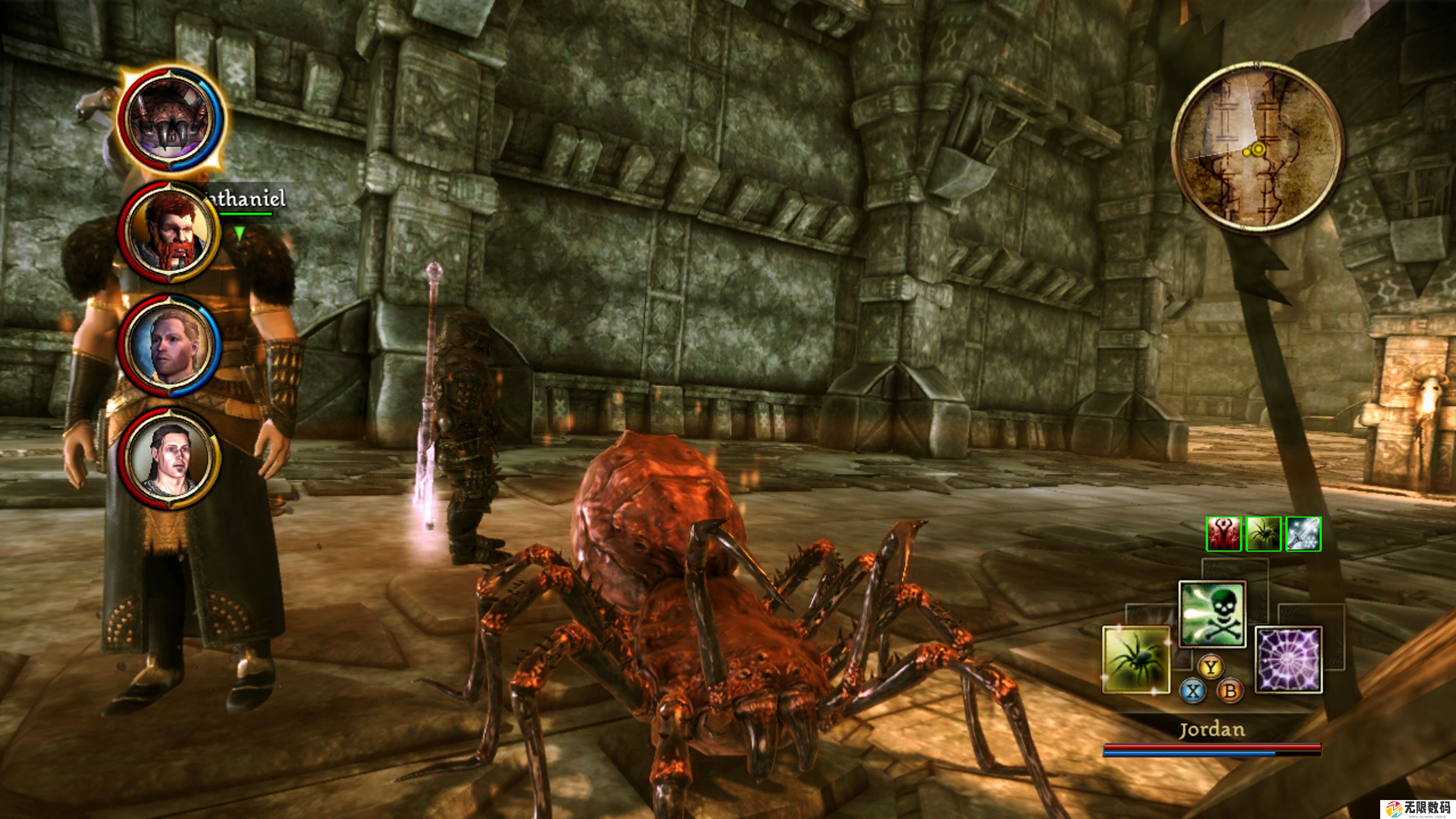Activate the yellow-green spider ability
The image size is (1456, 819).
[1136, 659]
